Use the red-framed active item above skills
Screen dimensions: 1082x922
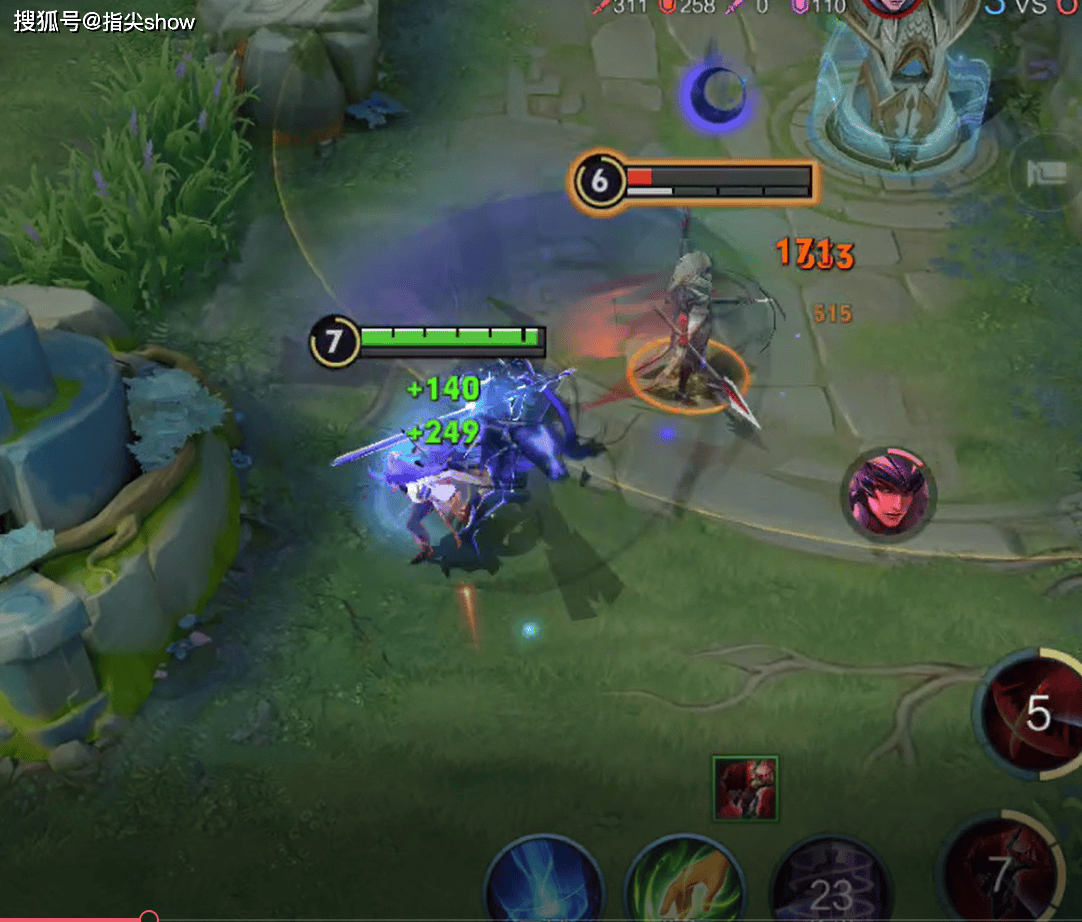click(x=746, y=788)
